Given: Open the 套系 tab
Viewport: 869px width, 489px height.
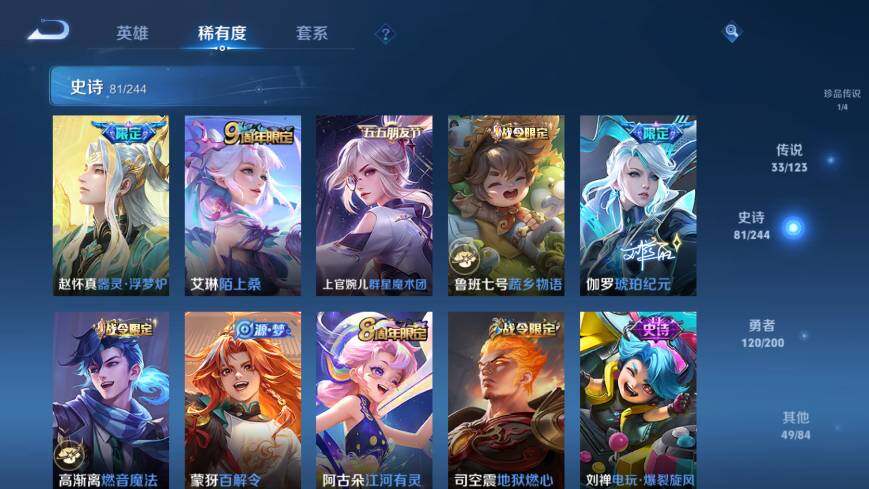Looking at the screenshot, I should [312, 33].
